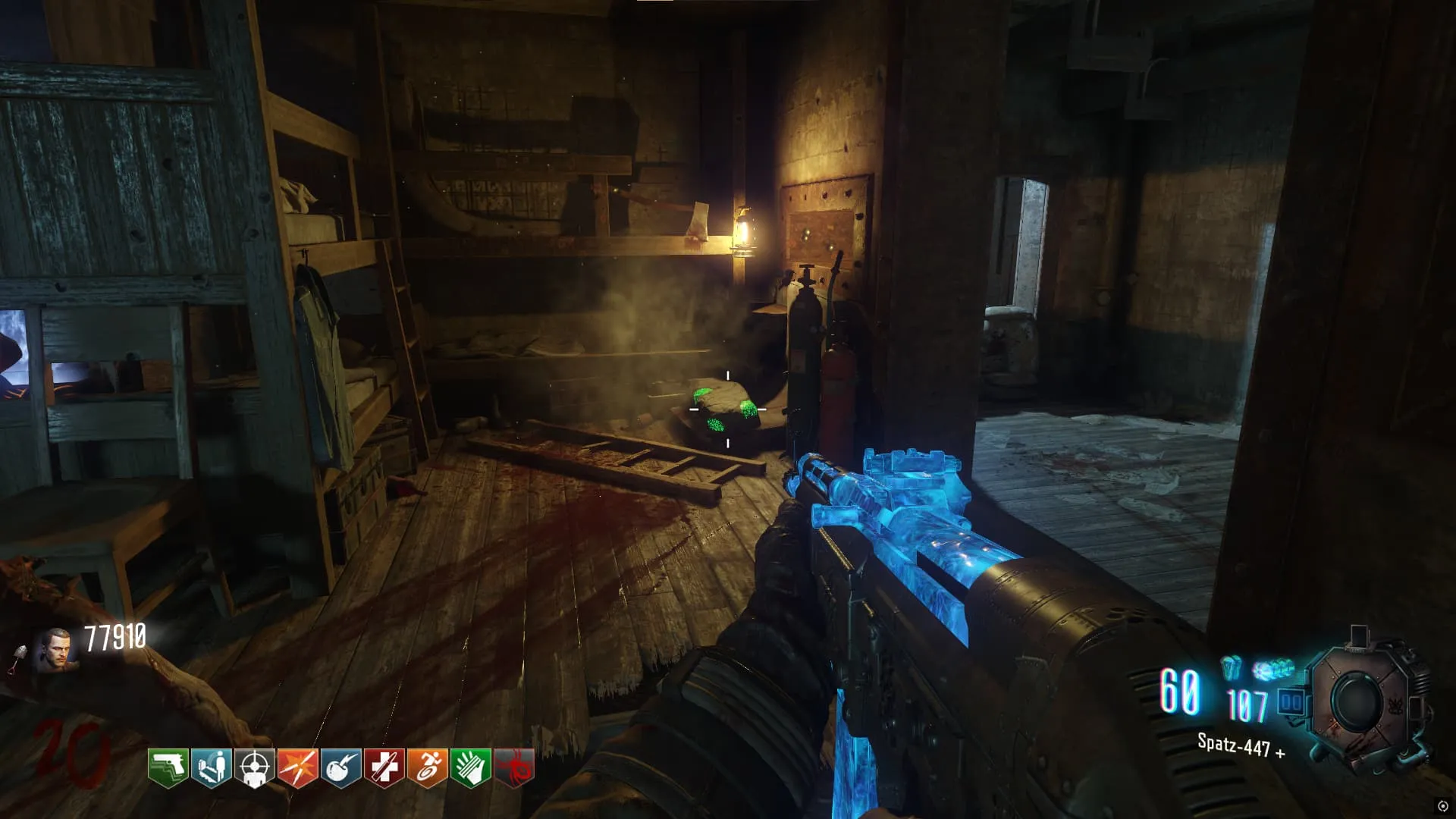Click the small circular overlay icon in corner
Screen dimensions: 1456x819
click(1442, 806)
